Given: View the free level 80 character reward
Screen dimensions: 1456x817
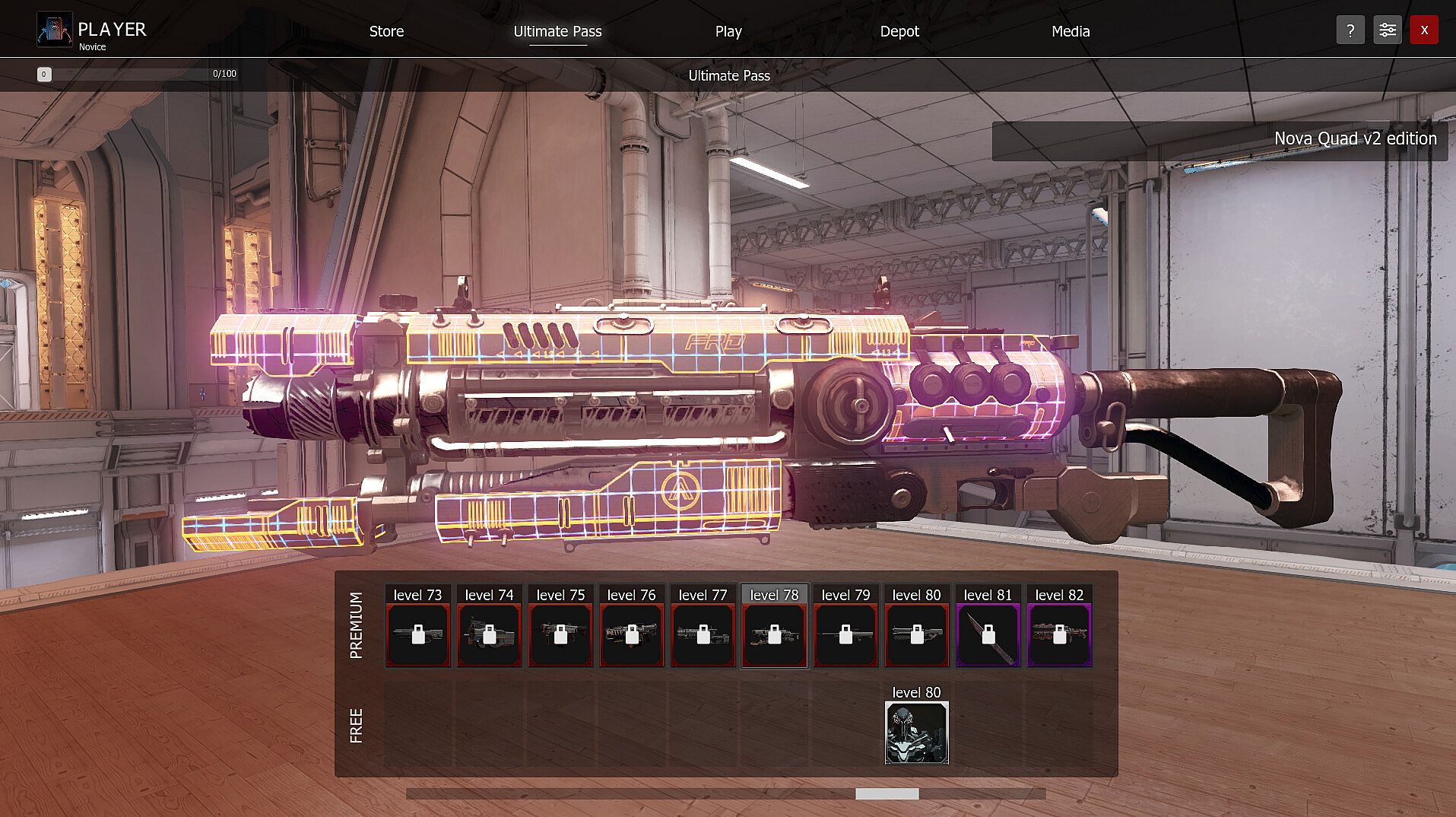Looking at the screenshot, I should (x=916, y=733).
